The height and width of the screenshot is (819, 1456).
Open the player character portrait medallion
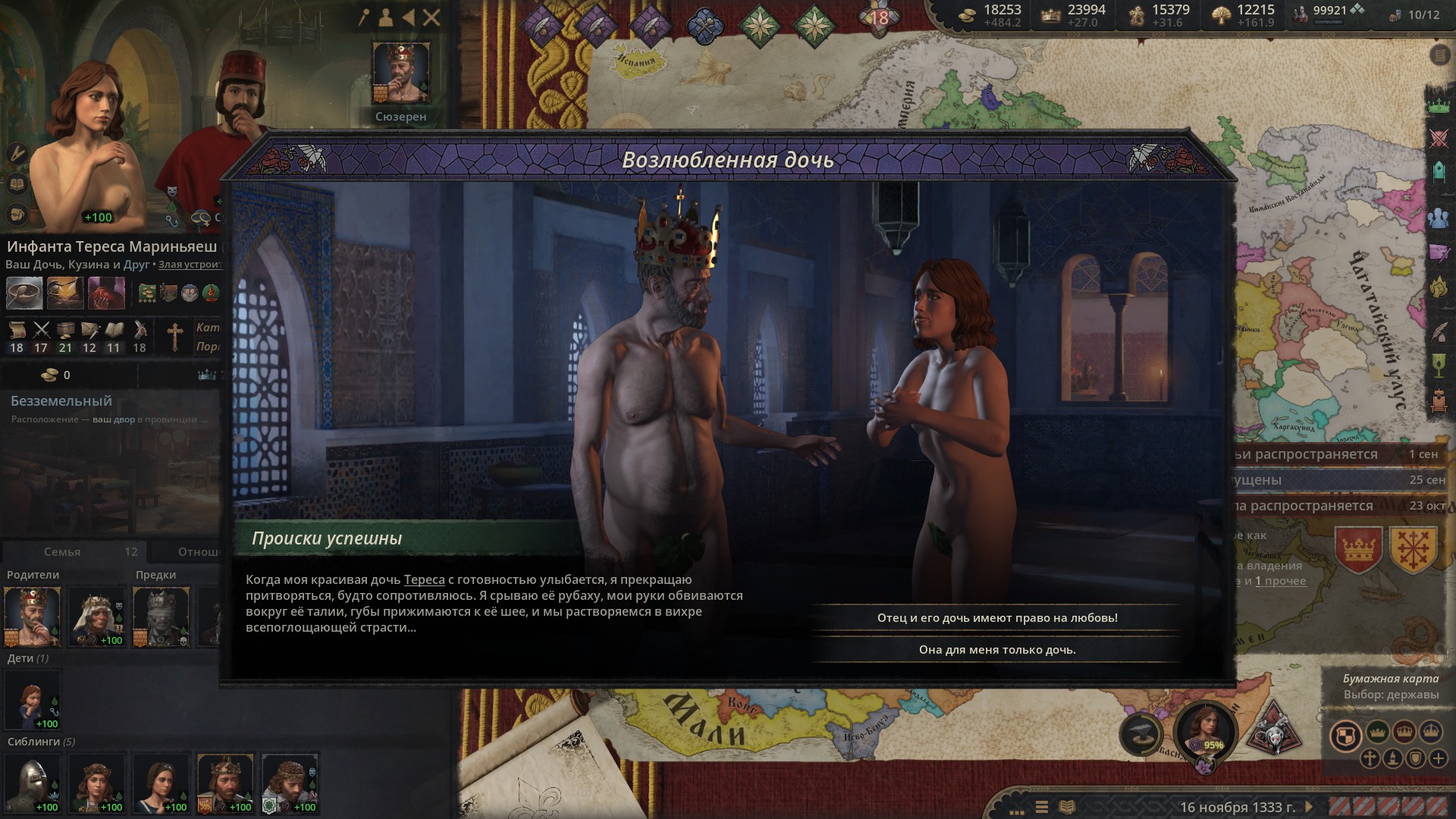[x=1204, y=730]
